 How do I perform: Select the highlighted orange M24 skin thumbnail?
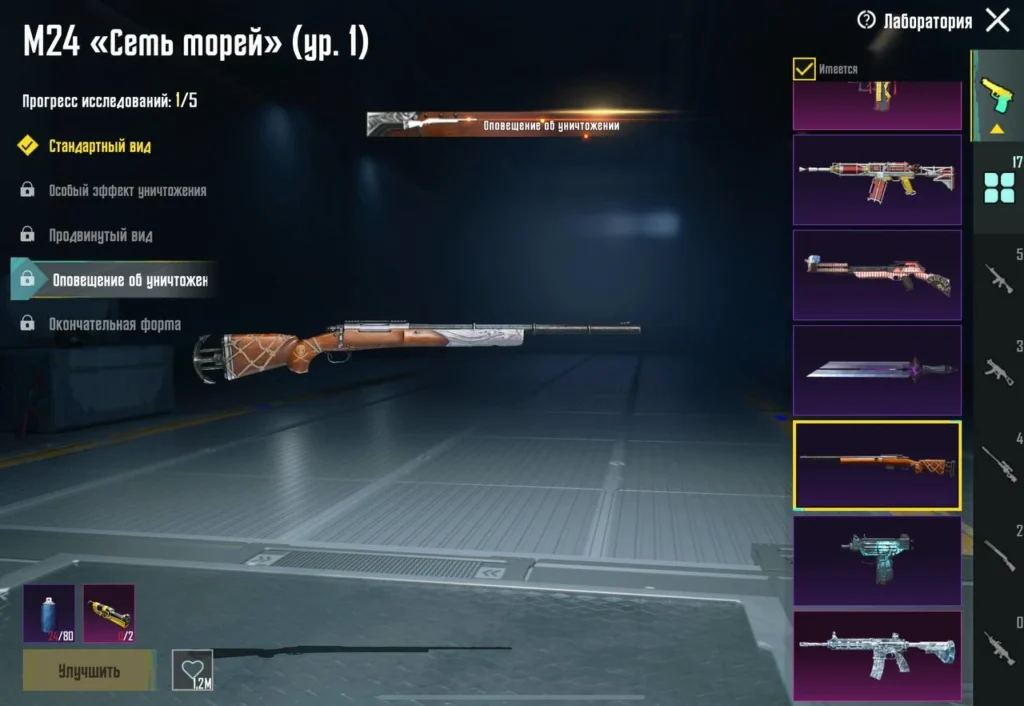(876, 465)
